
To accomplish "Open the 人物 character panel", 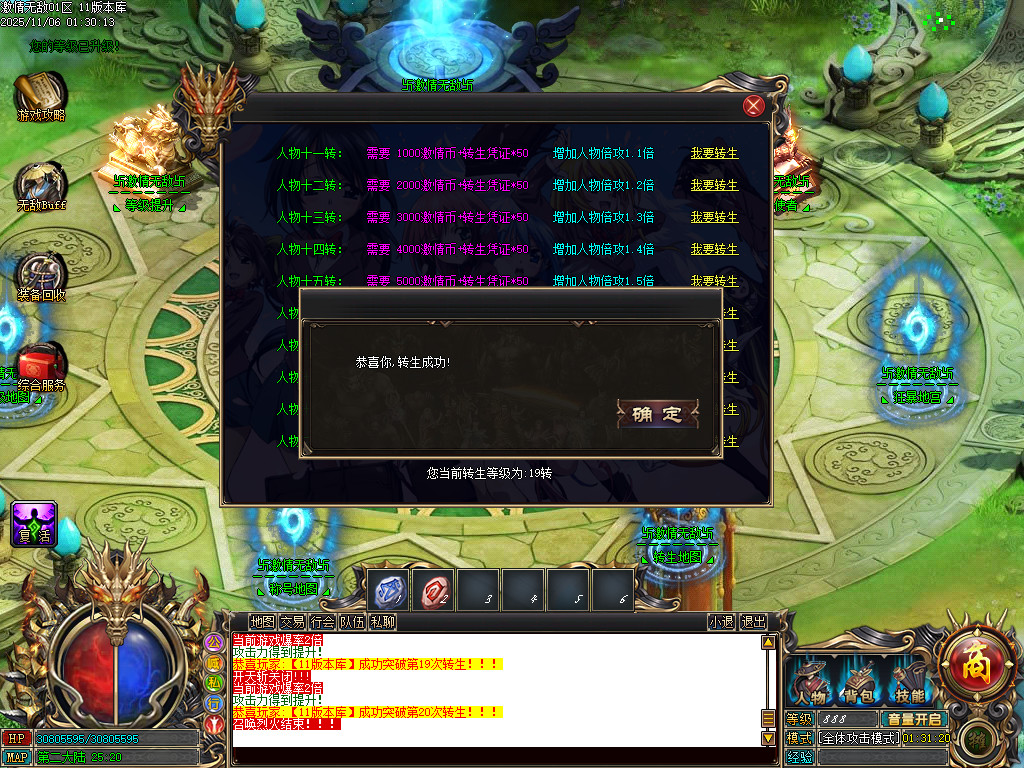I will point(811,685).
